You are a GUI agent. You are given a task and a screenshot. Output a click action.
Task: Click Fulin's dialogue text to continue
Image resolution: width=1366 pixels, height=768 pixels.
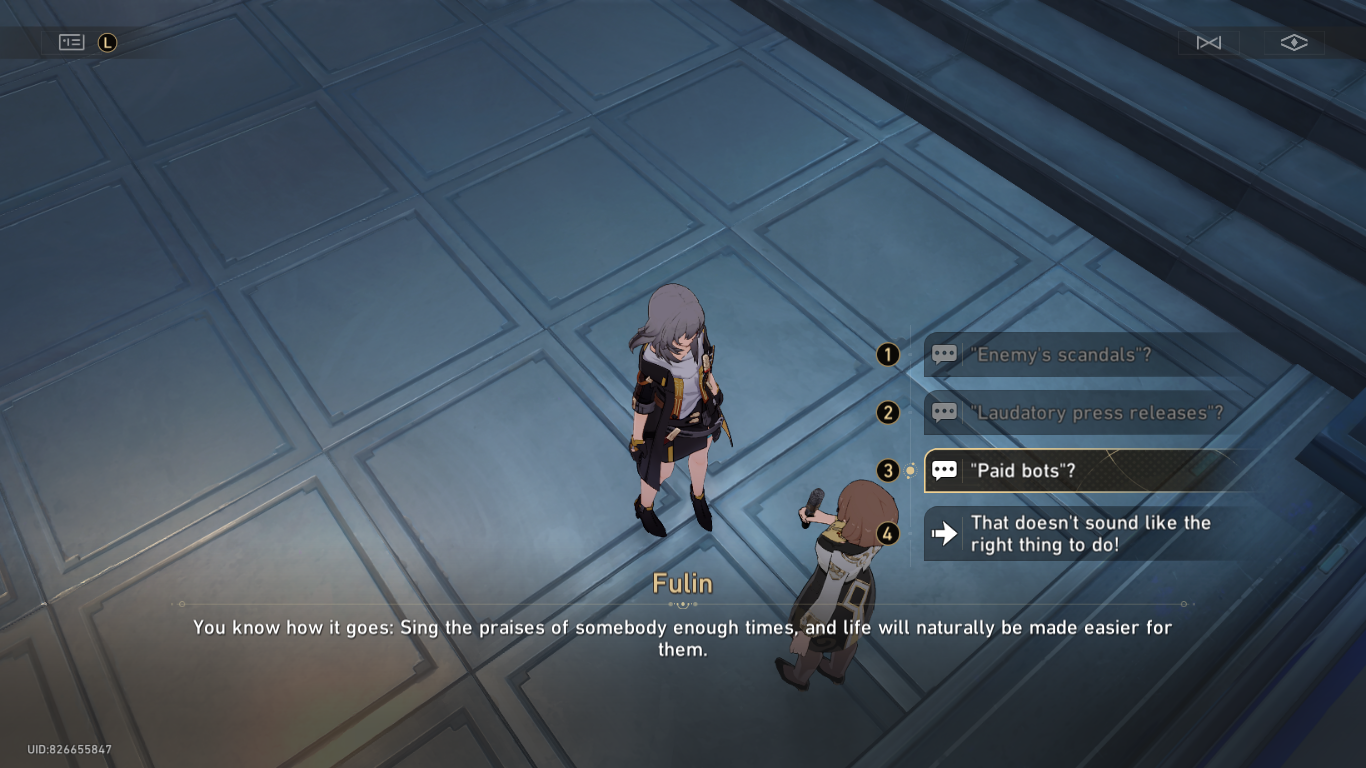click(683, 637)
